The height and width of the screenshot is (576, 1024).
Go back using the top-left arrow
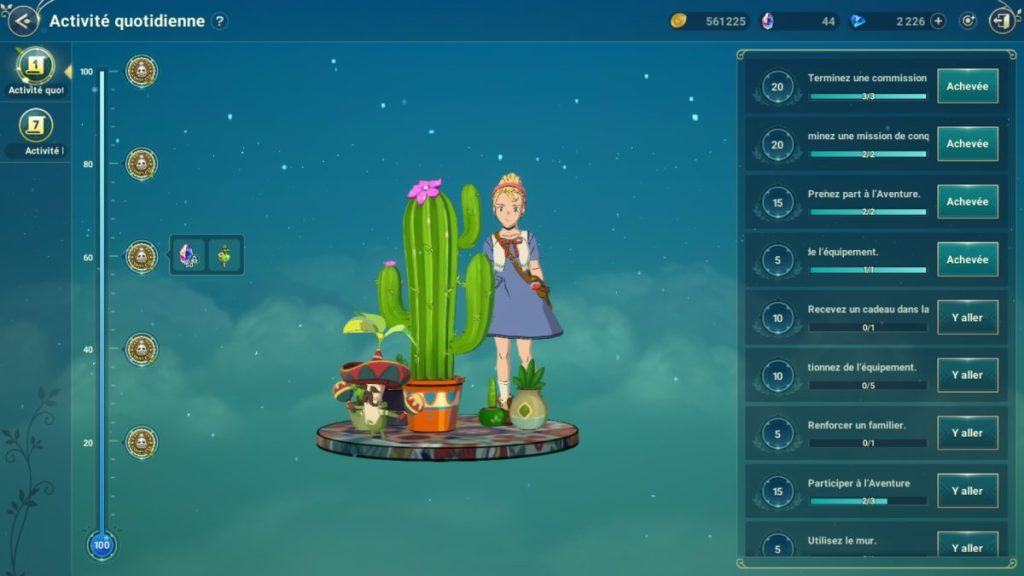(22, 20)
